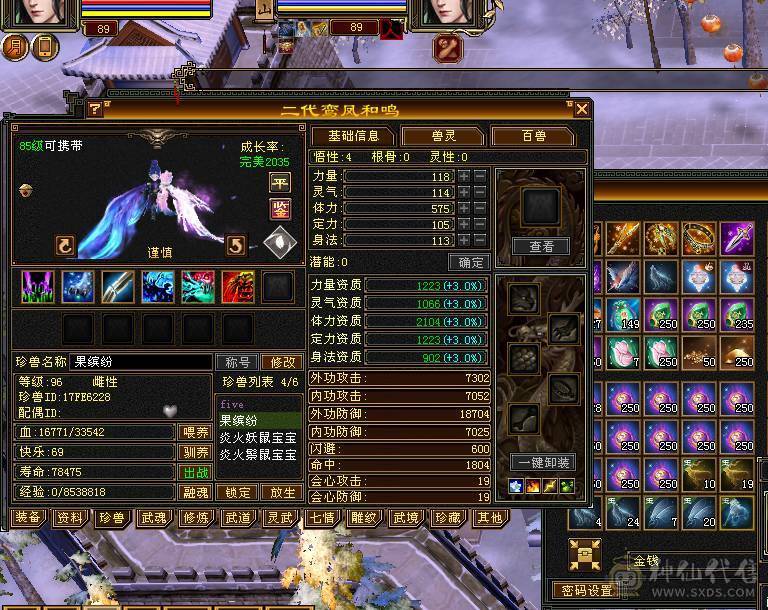
Task: Click 一键卸装 to unequip all
Action: click(541, 462)
